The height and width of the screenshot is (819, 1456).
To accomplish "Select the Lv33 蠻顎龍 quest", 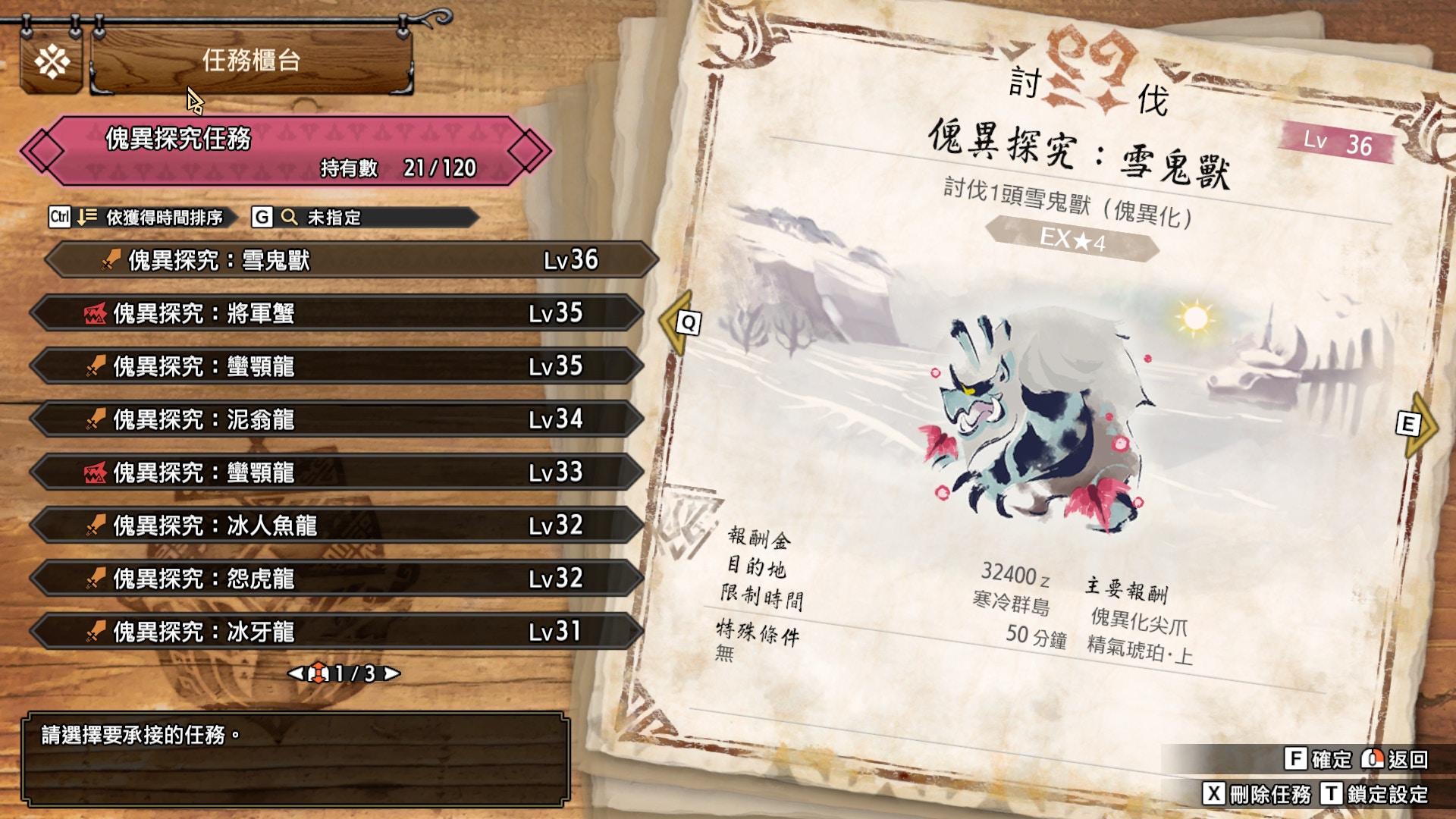I will pyautogui.click(x=337, y=472).
